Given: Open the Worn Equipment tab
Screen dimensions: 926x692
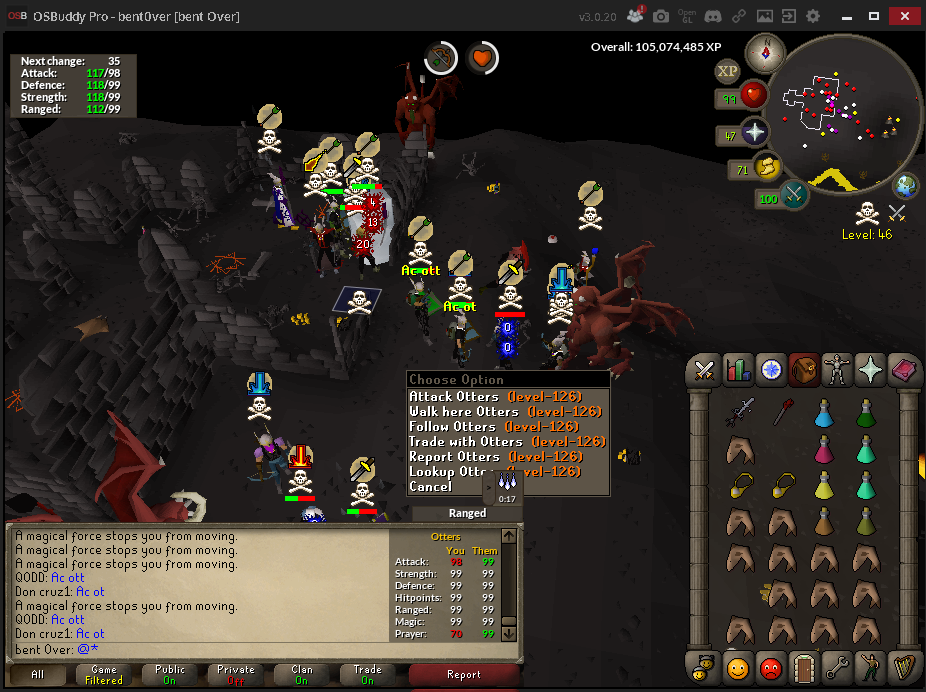Looking at the screenshot, I should 837,370.
